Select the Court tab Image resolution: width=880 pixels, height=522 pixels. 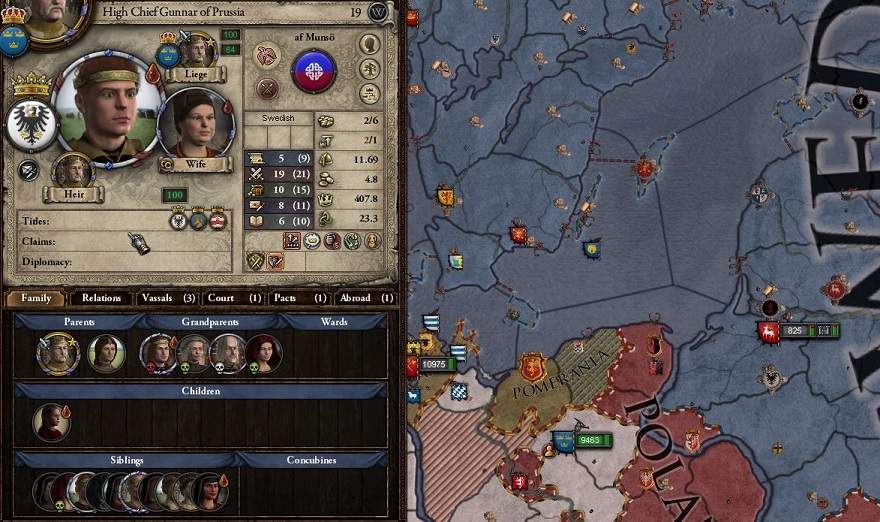(234, 298)
